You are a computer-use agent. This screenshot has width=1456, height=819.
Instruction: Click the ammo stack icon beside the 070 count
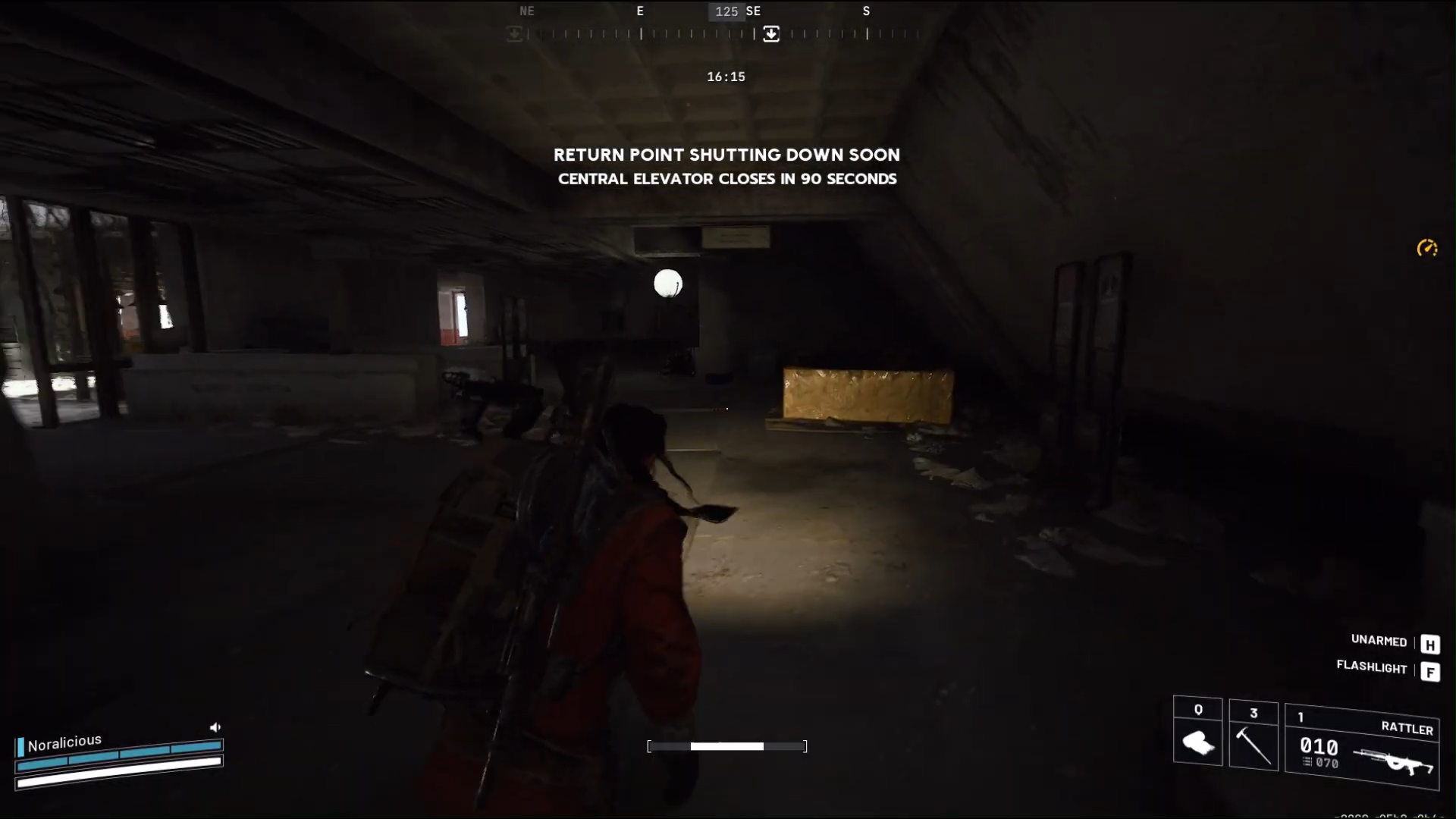tap(1306, 761)
